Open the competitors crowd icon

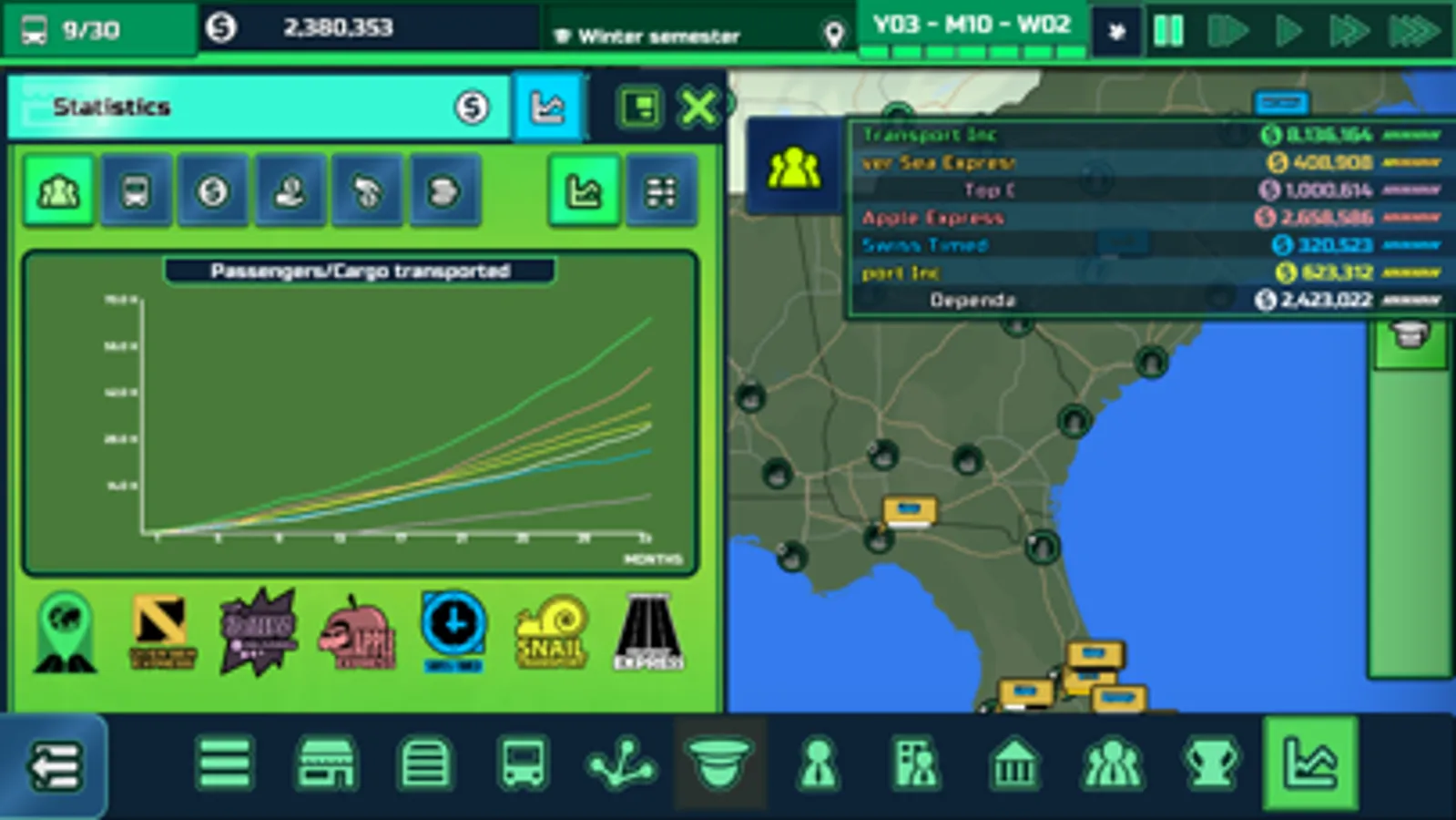[1113, 765]
